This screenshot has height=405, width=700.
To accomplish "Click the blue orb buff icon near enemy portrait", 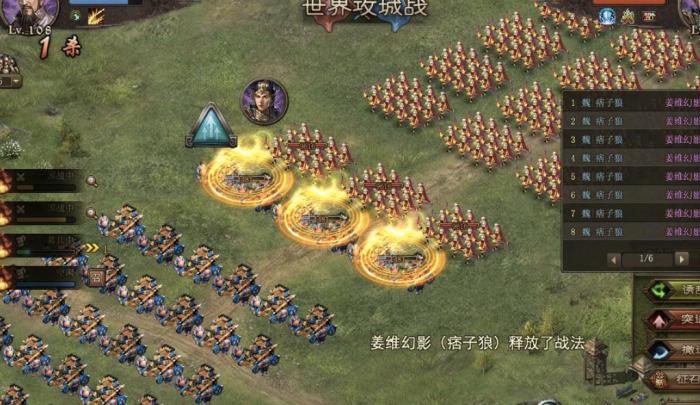I will coord(606,16).
